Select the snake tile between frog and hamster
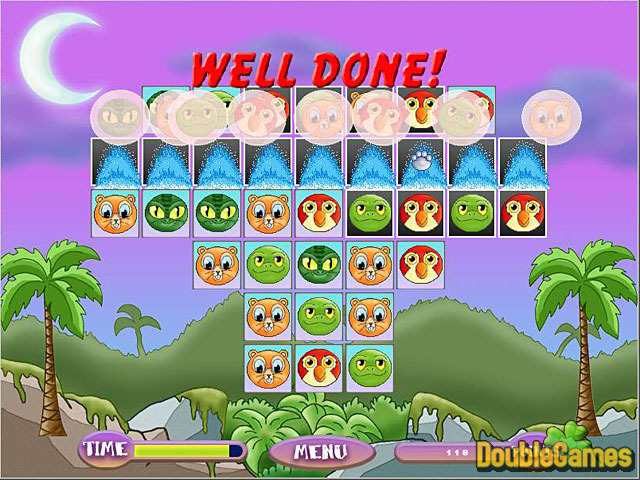 [320, 264]
